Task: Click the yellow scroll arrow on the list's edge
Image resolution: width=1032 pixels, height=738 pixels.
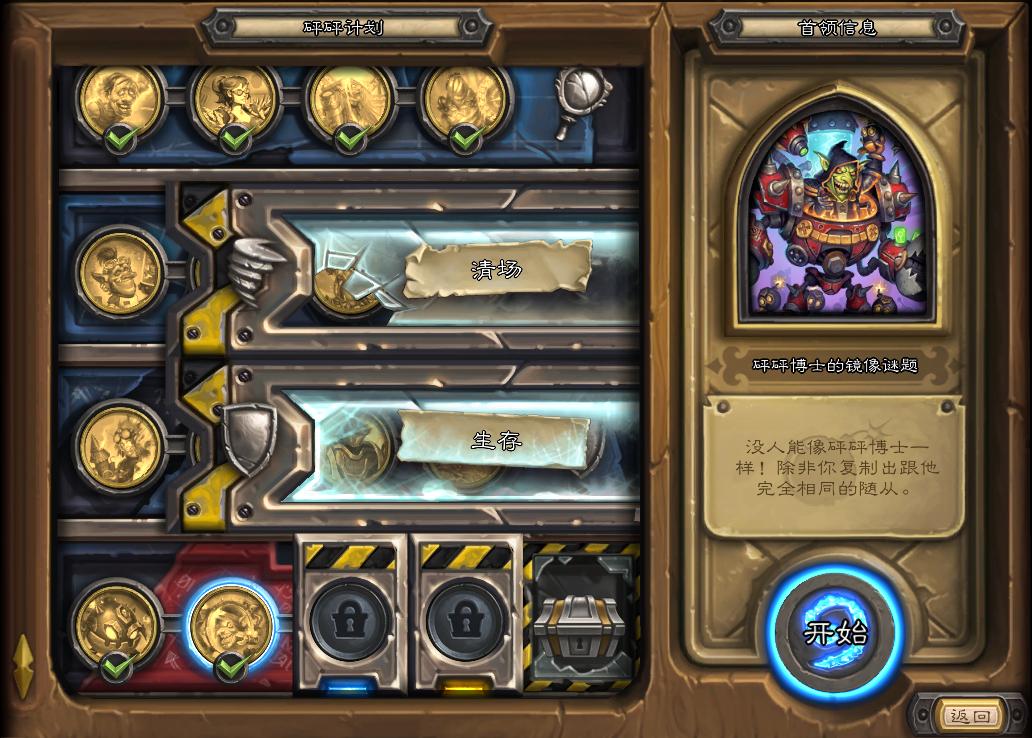Action: 22,666
